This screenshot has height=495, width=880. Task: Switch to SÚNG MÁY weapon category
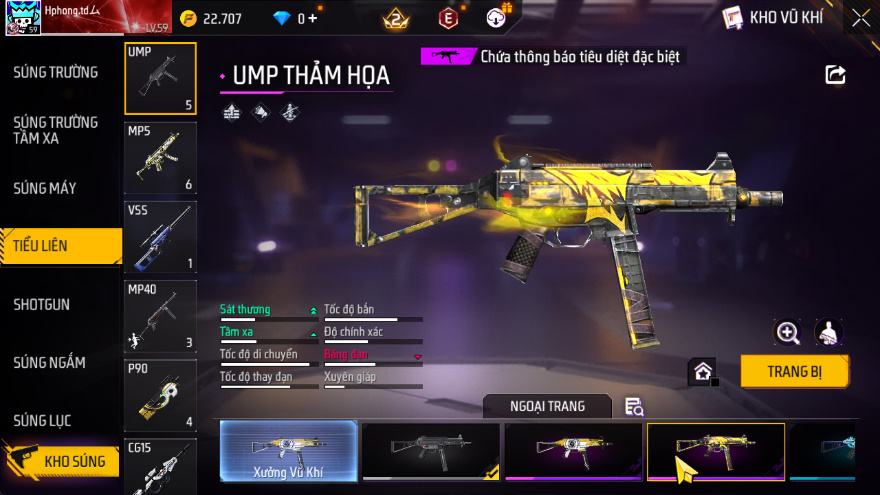coord(45,188)
